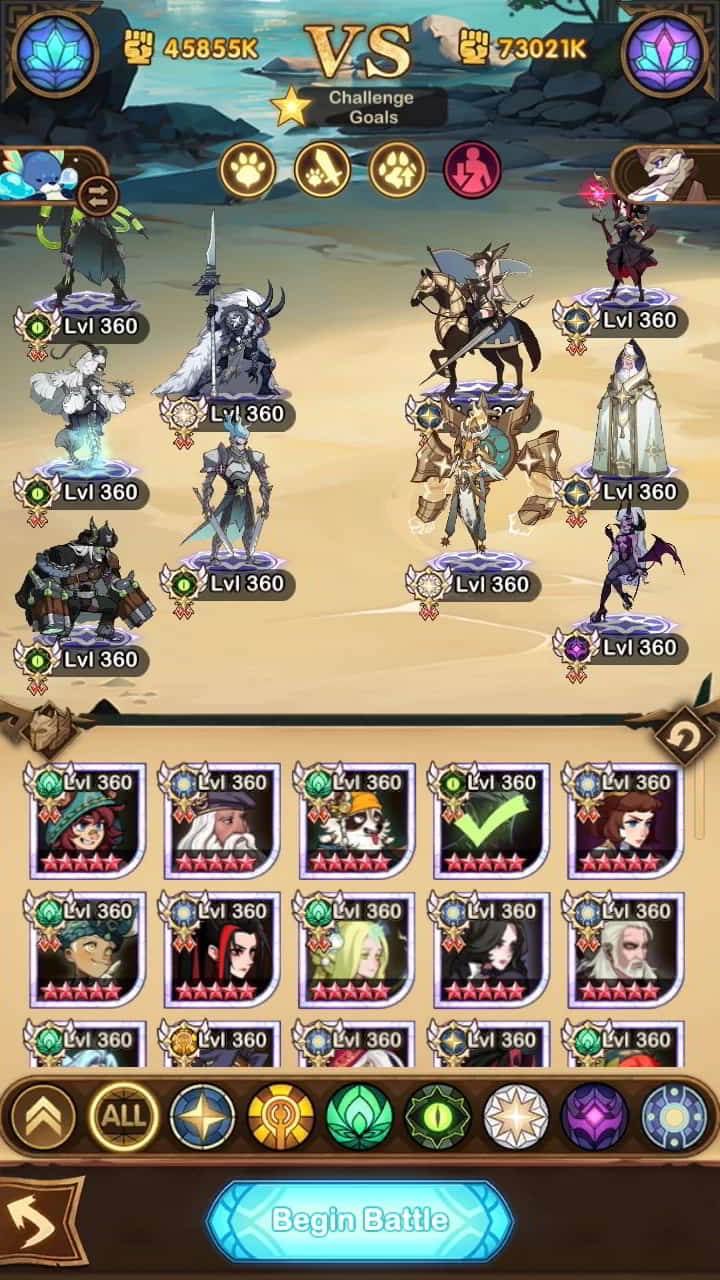Start the fight with Begin Battle
720x1280 pixels.
click(x=359, y=1220)
